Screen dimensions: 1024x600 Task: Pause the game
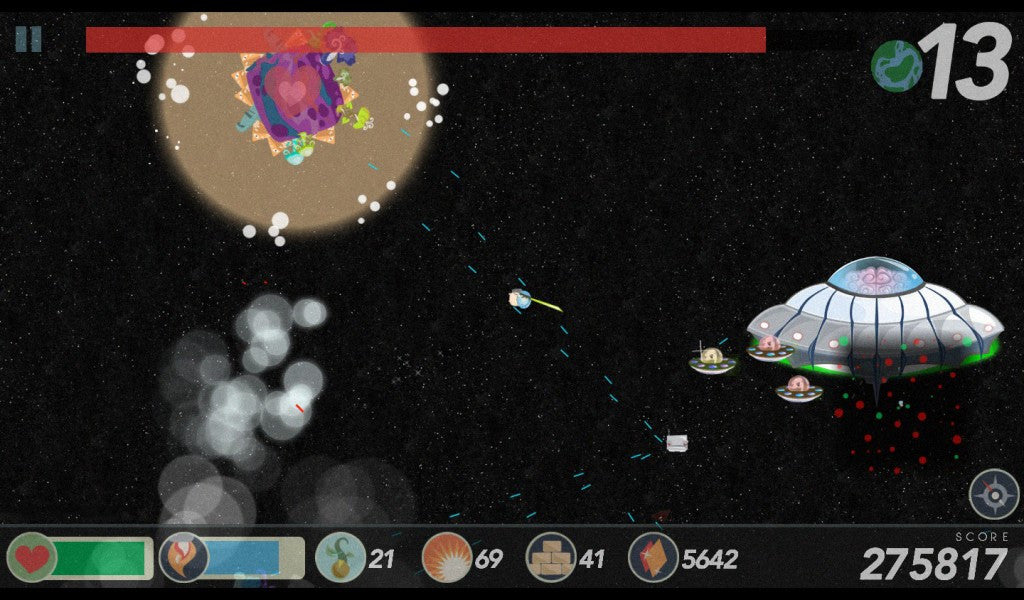(28, 39)
